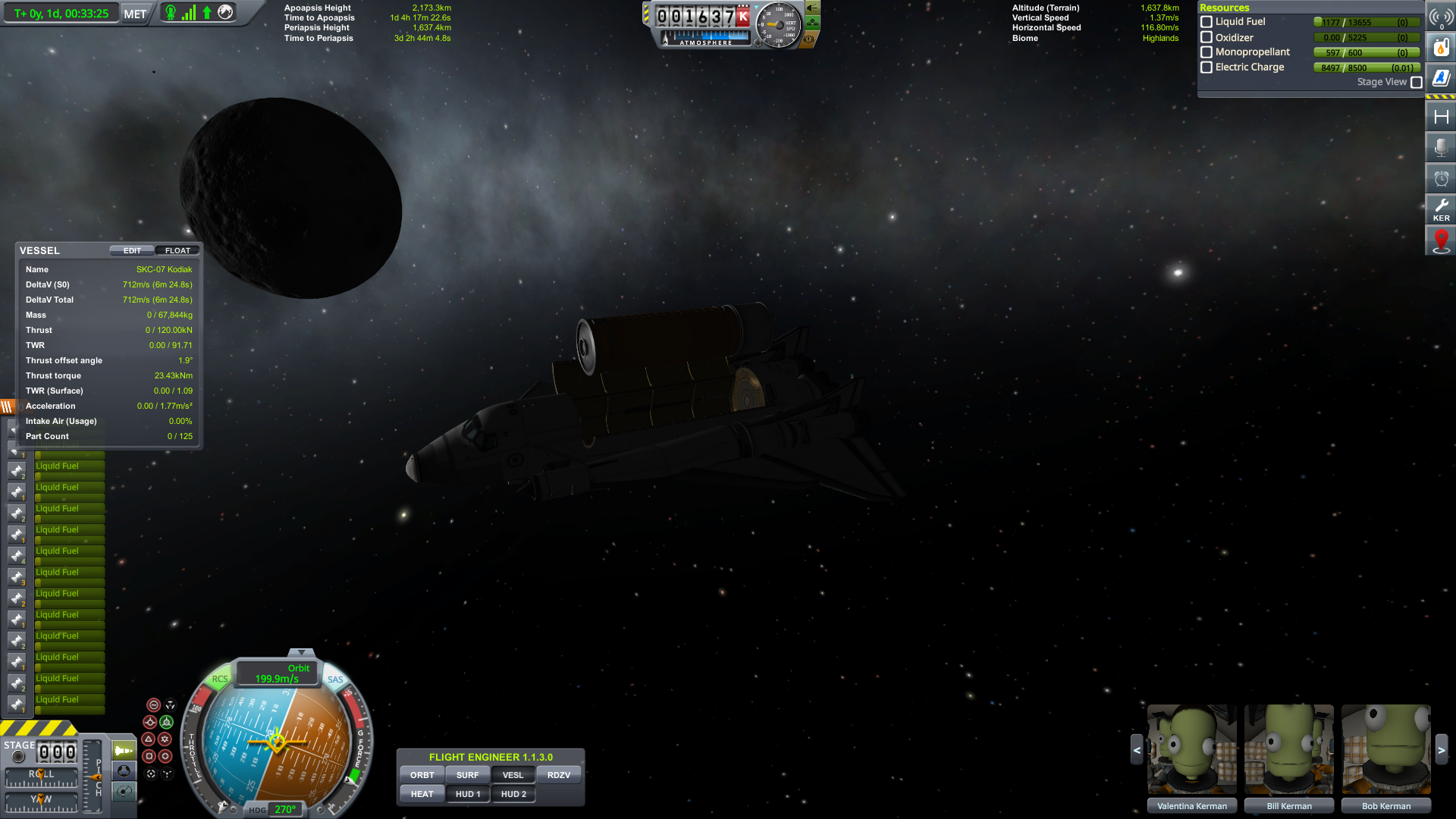Click the Chatterer microphone icon

[1440, 147]
